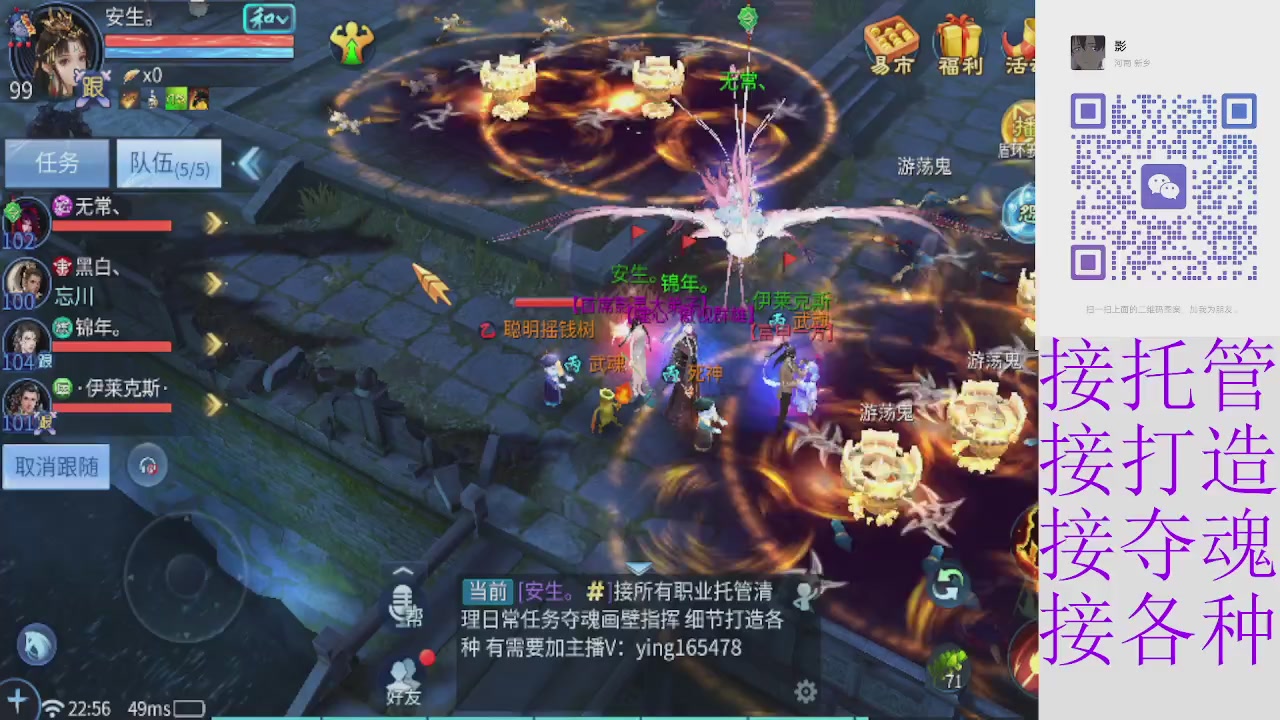Open the 和 mode dropdown at top
This screenshot has width=1280, height=720.
coord(268,18)
